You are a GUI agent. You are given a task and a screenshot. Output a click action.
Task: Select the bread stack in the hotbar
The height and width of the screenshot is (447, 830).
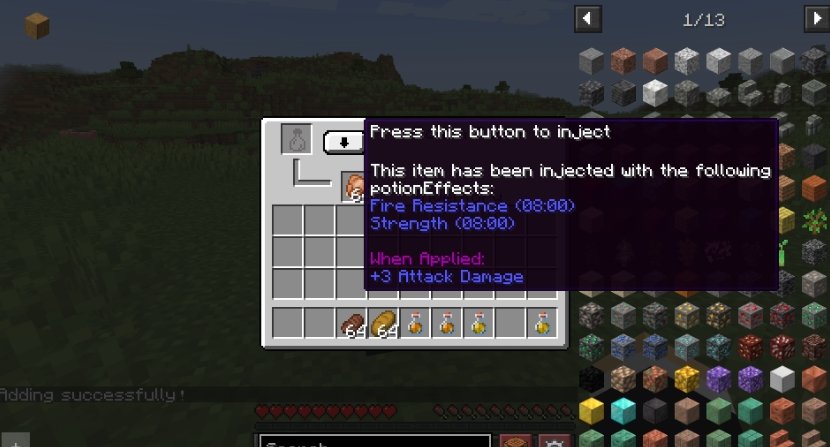(384, 323)
